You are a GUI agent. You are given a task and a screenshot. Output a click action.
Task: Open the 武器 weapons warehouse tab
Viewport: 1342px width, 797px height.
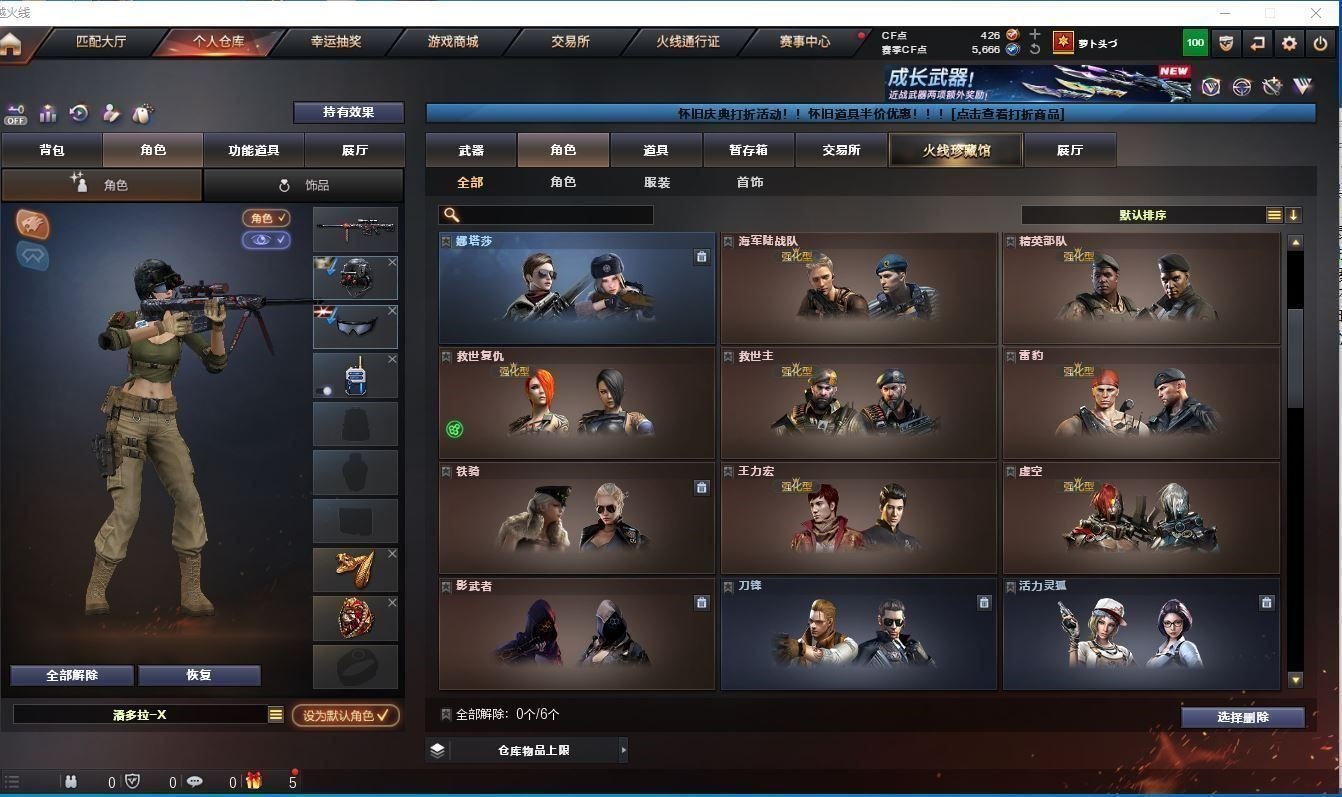(x=471, y=150)
